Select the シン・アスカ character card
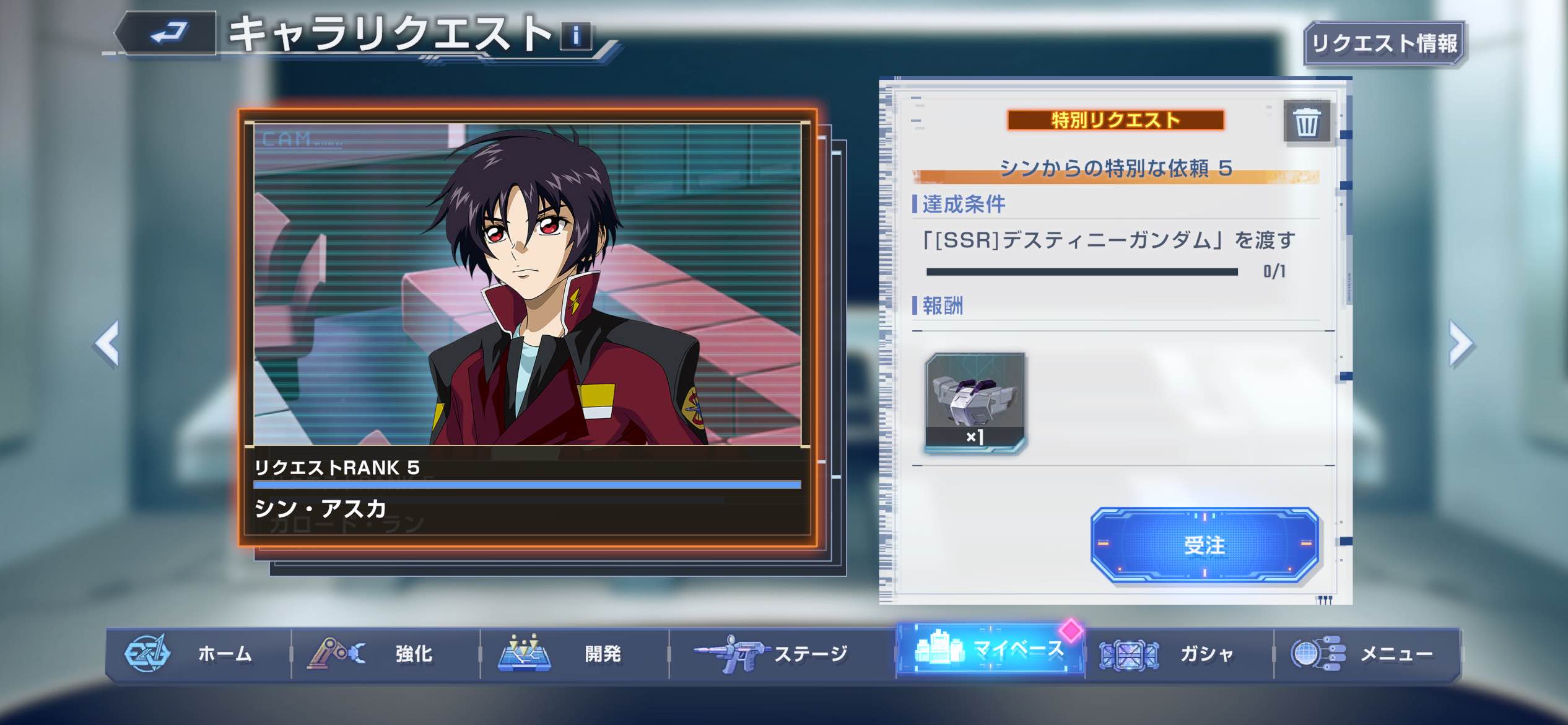Image resolution: width=1568 pixels, height=725 pixels. click(x=528, y=327)
